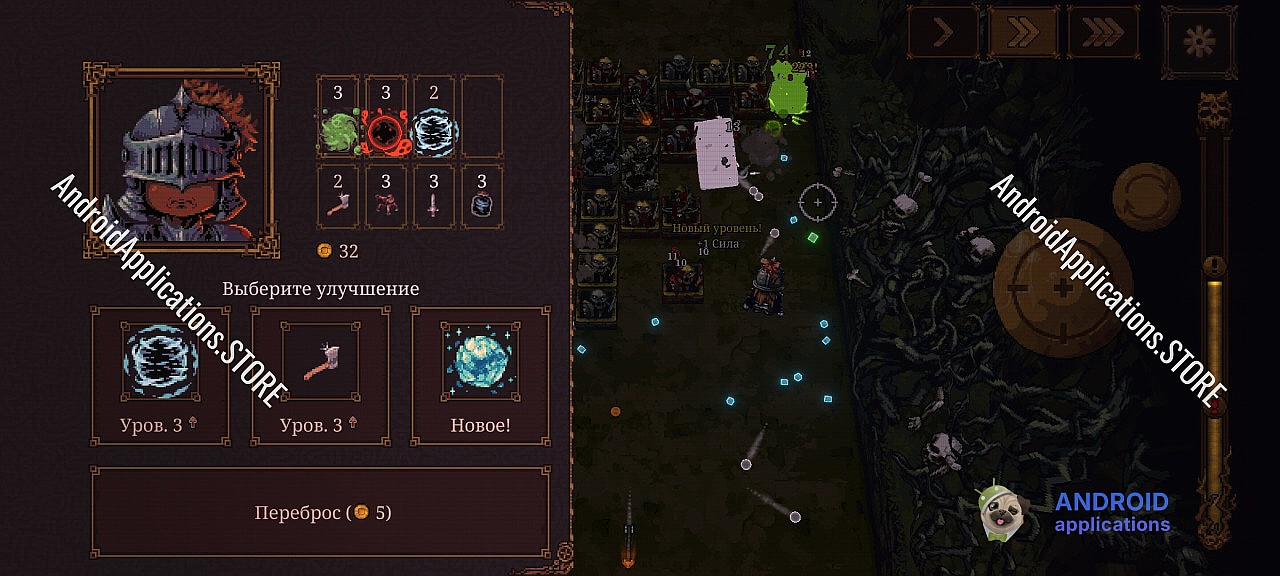Set game speed to double arrow
Image resolution: width=1280 pixels, height=576 pixels.
(x=1022, y=32)
